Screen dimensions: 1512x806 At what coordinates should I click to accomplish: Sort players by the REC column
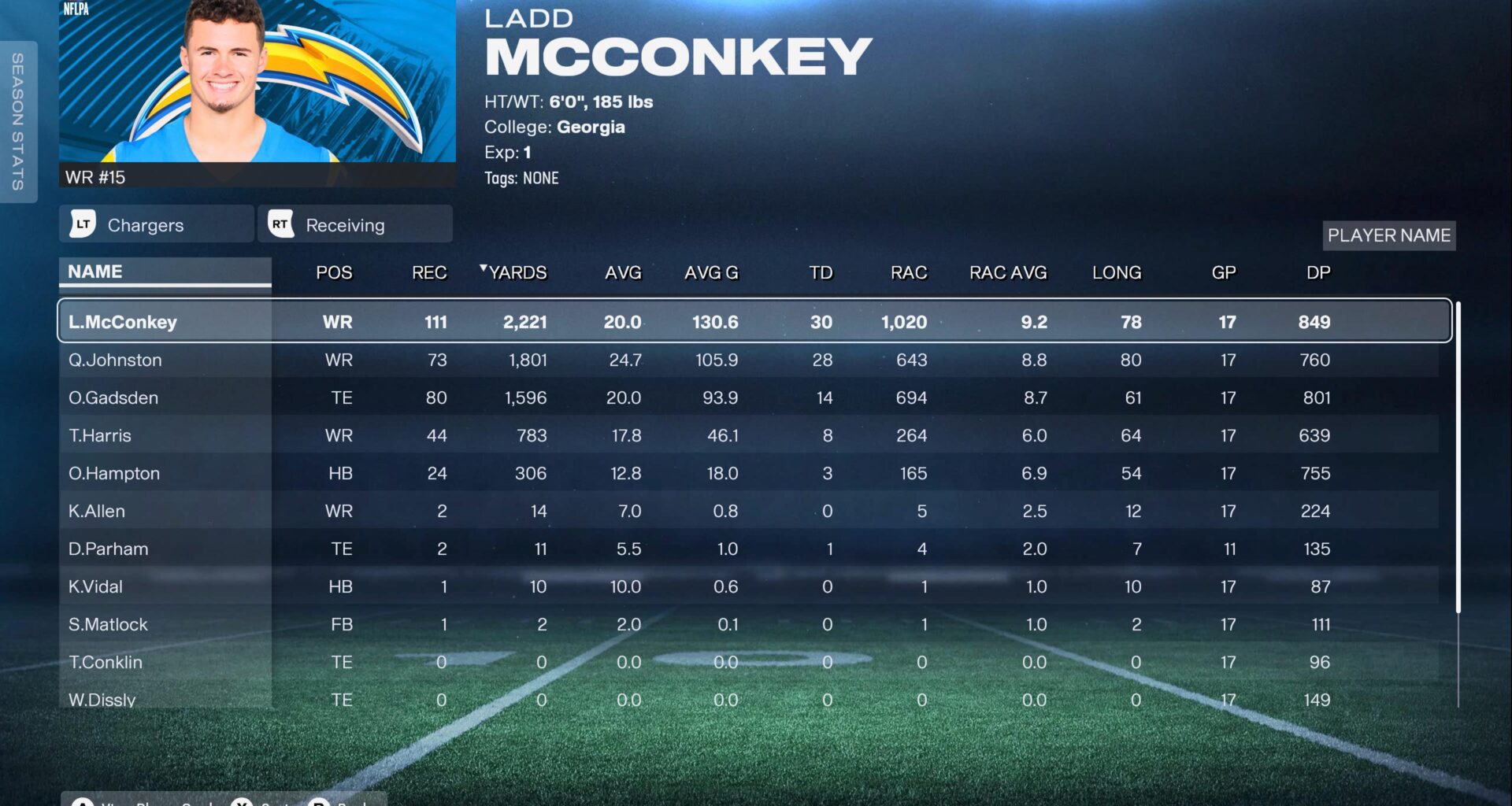[428, 272]
